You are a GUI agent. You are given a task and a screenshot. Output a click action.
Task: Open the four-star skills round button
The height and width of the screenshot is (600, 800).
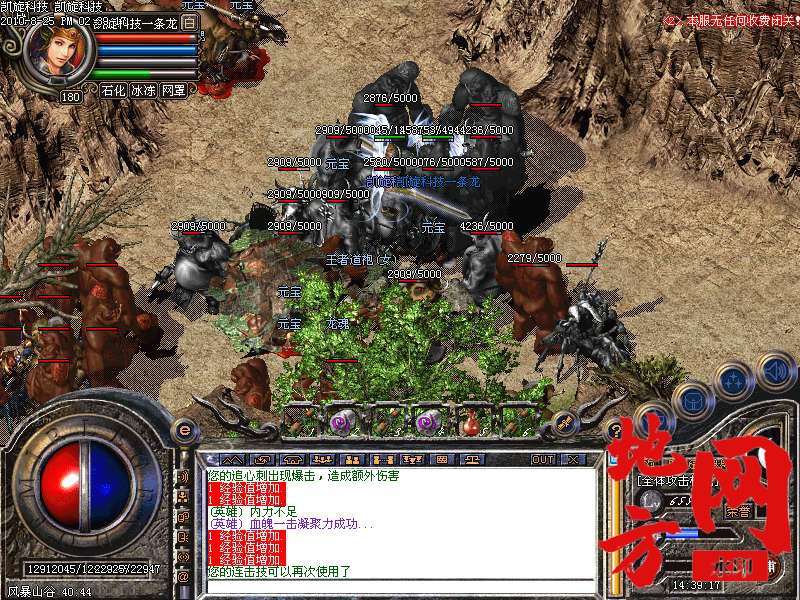(x=734, y=380)
